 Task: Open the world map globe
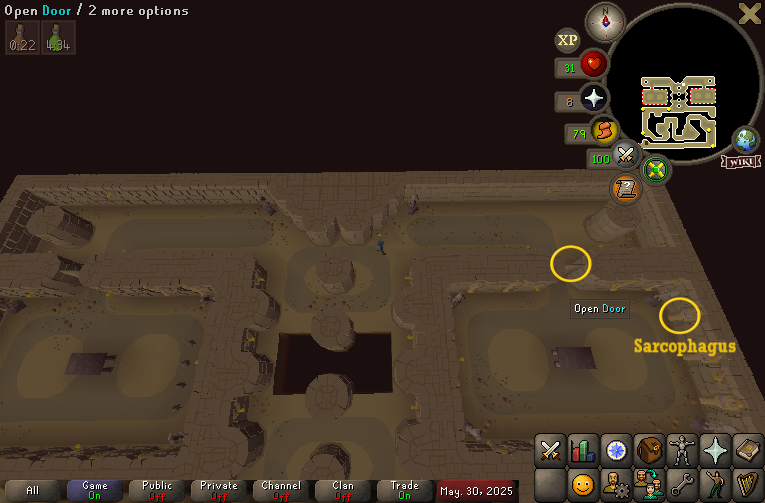745,139
